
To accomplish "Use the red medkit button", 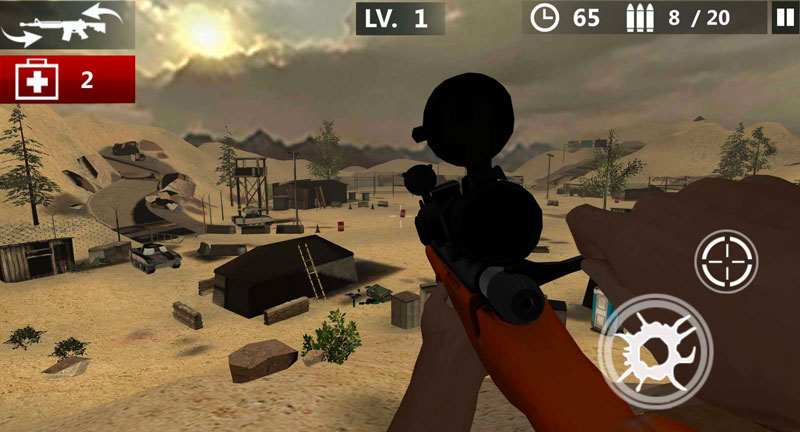I will 67,79.
